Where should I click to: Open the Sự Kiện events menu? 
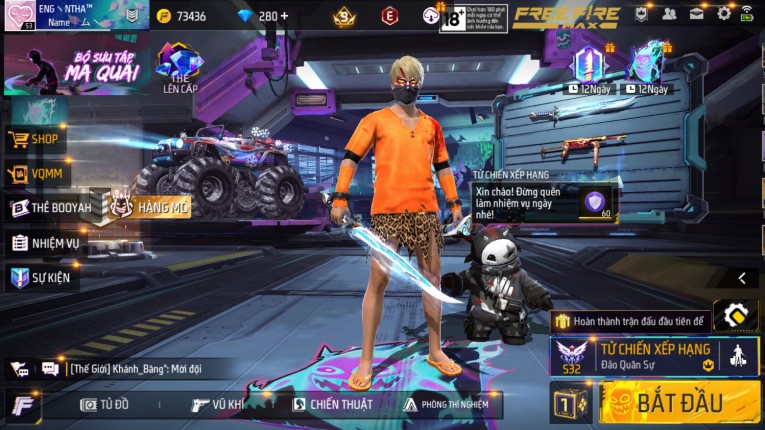click(42, 277)
